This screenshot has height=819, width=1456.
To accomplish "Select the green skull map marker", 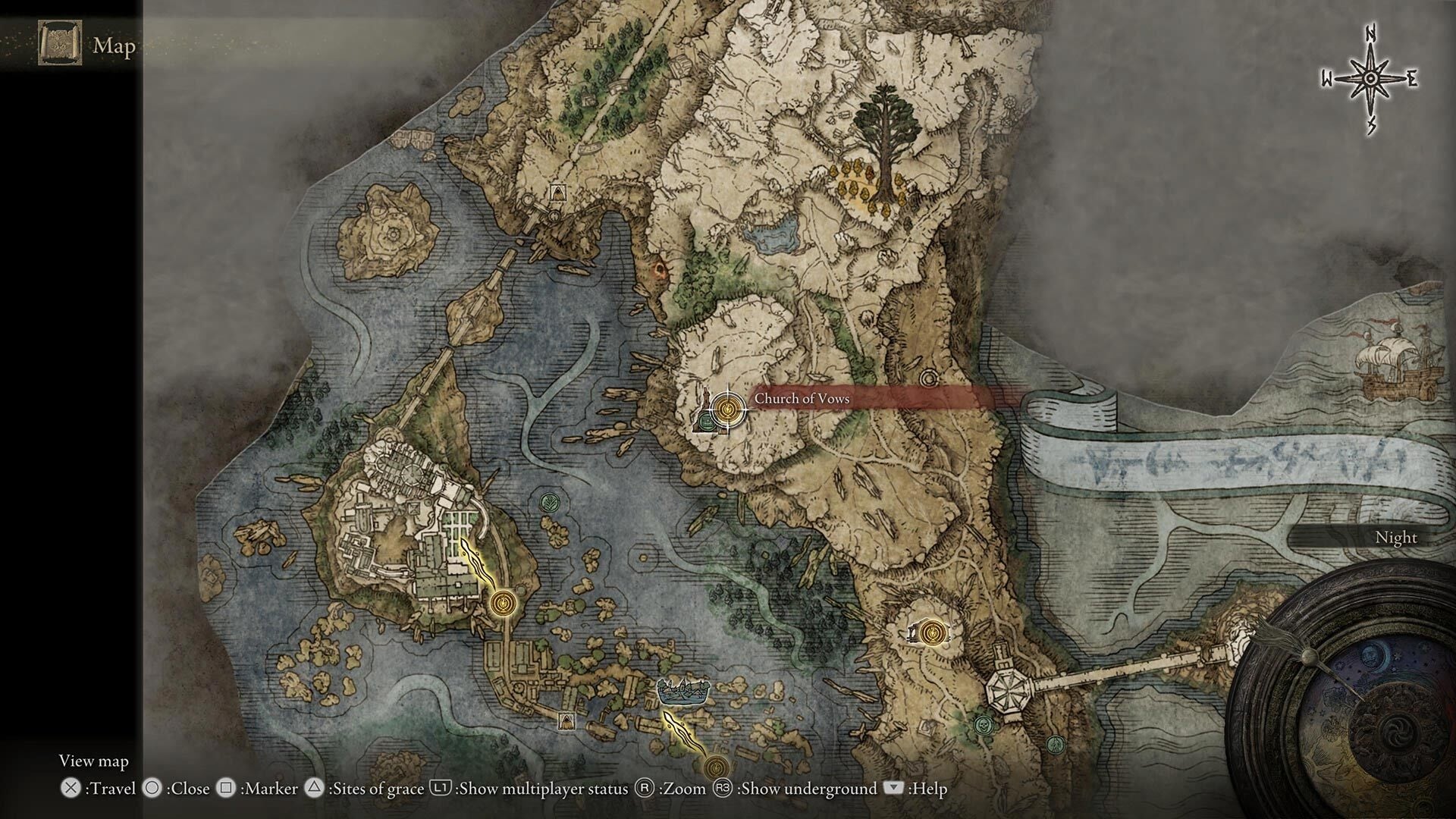I will (x=984, y=725).
